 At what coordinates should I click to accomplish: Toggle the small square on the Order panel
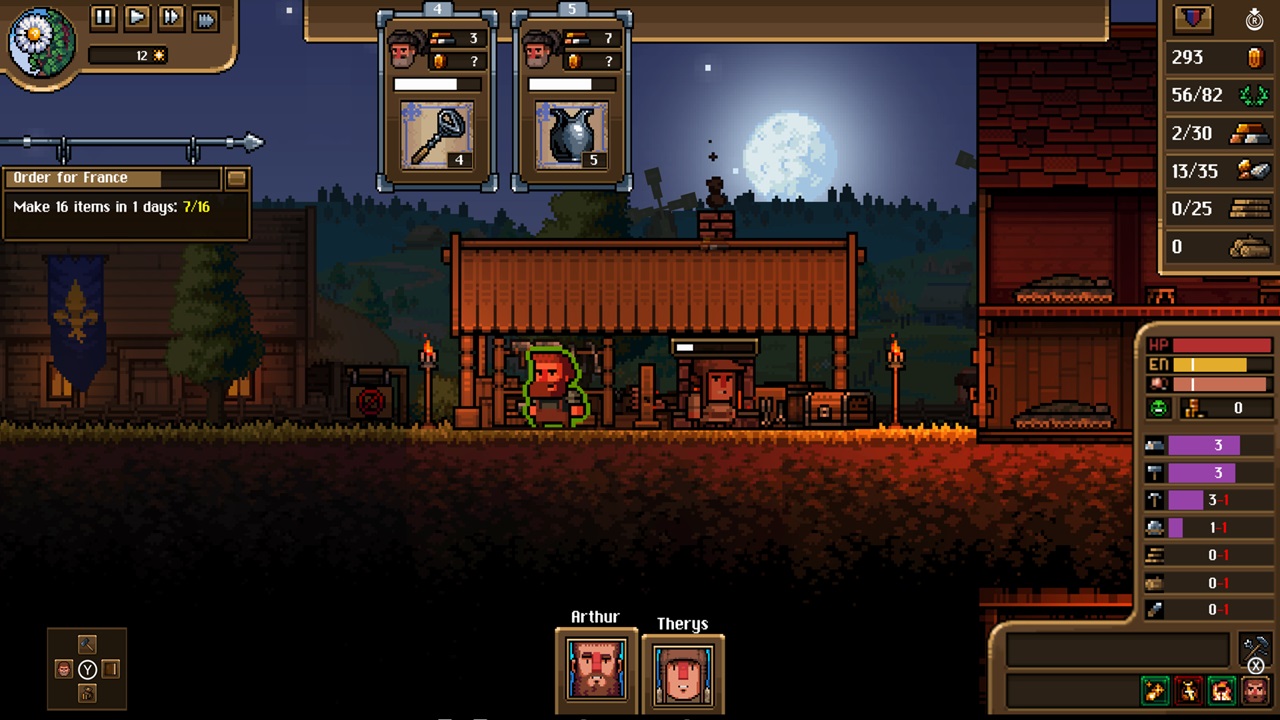[x=237, y=177]
